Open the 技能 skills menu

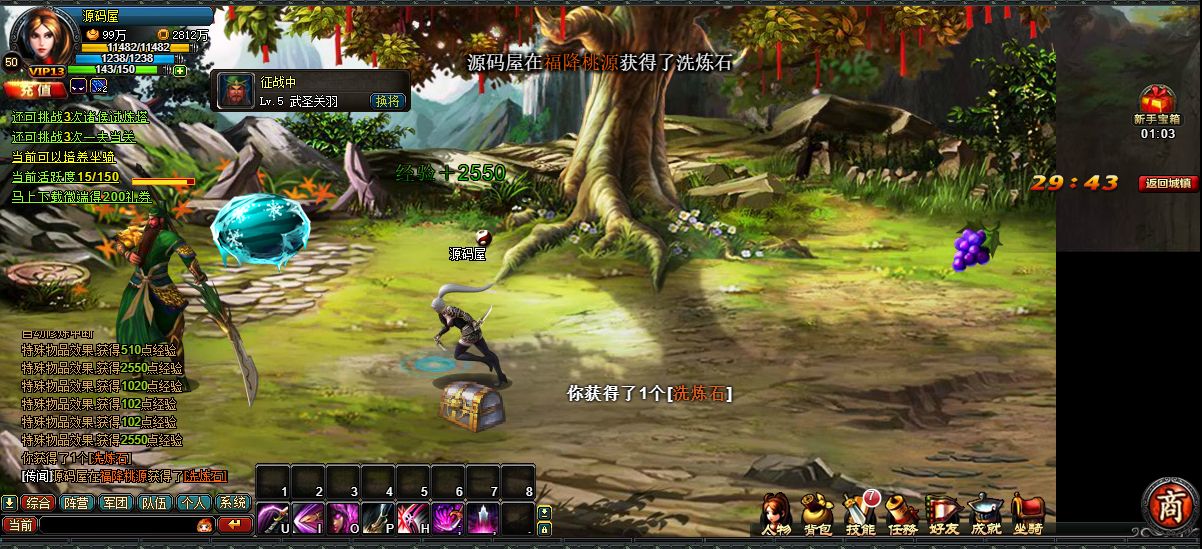point(860,512)
